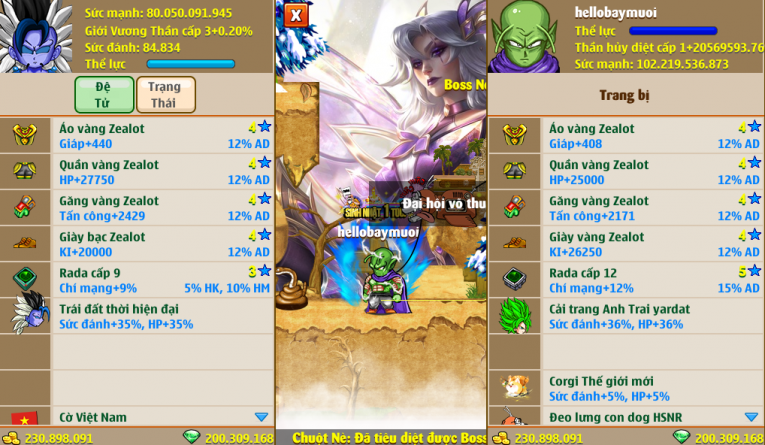Select Trái đất thời hiện đại item
This screenshot has width=765, height=445.
click(160, 316)
